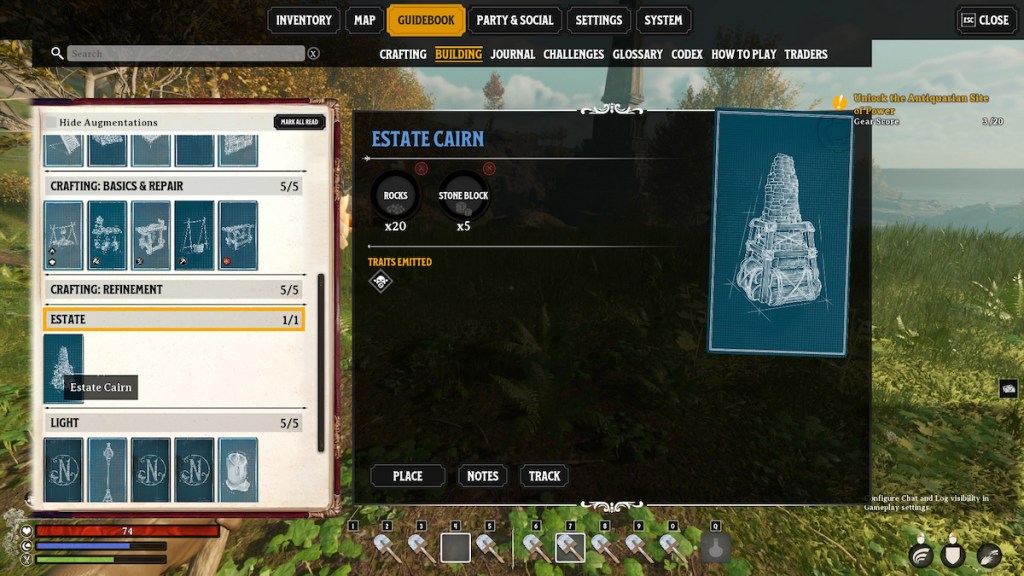View the Codex section
1024x576 pixels.
tap(687, 54)
